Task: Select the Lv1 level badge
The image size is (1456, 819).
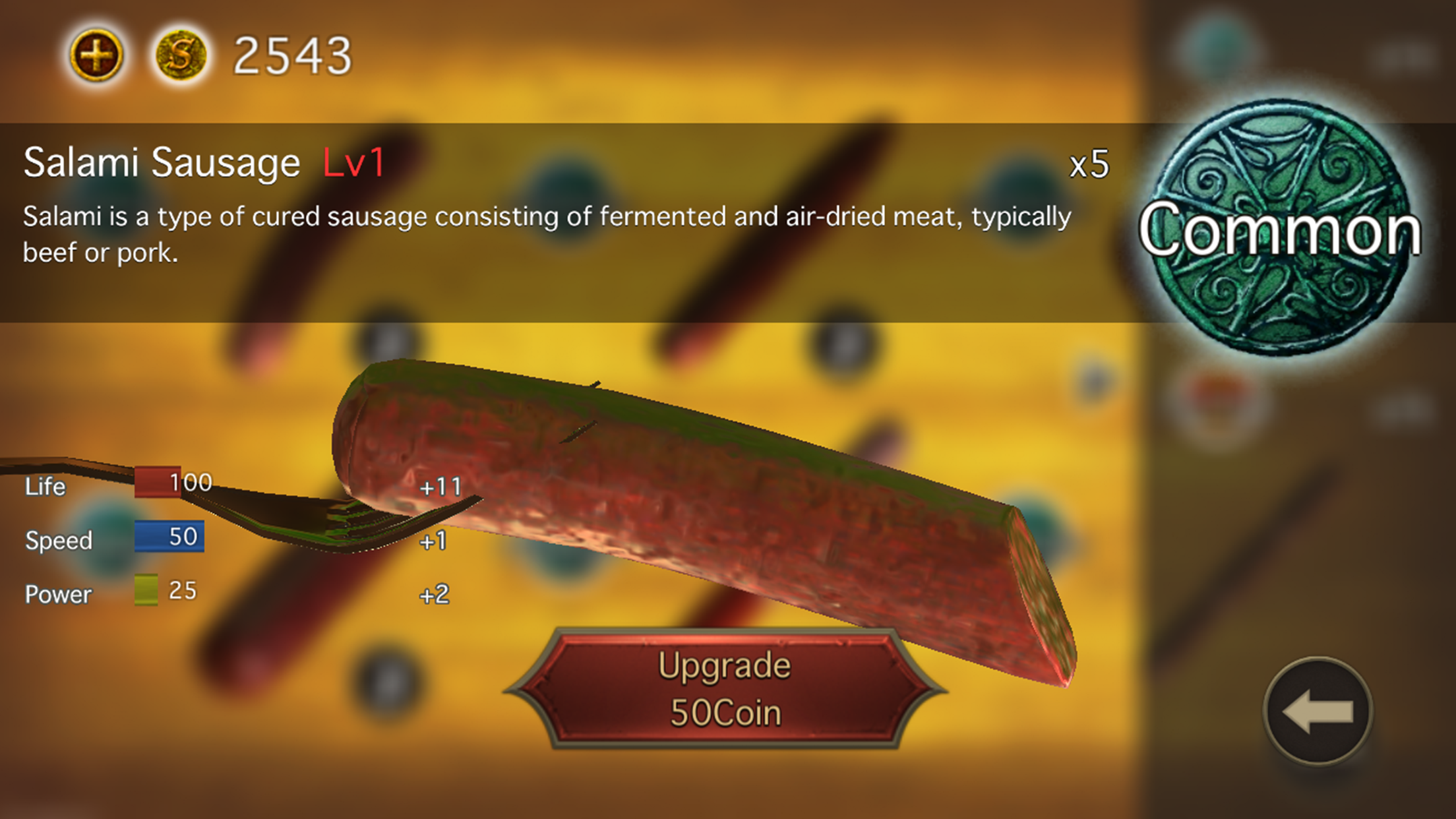Action: click(353, 164)
